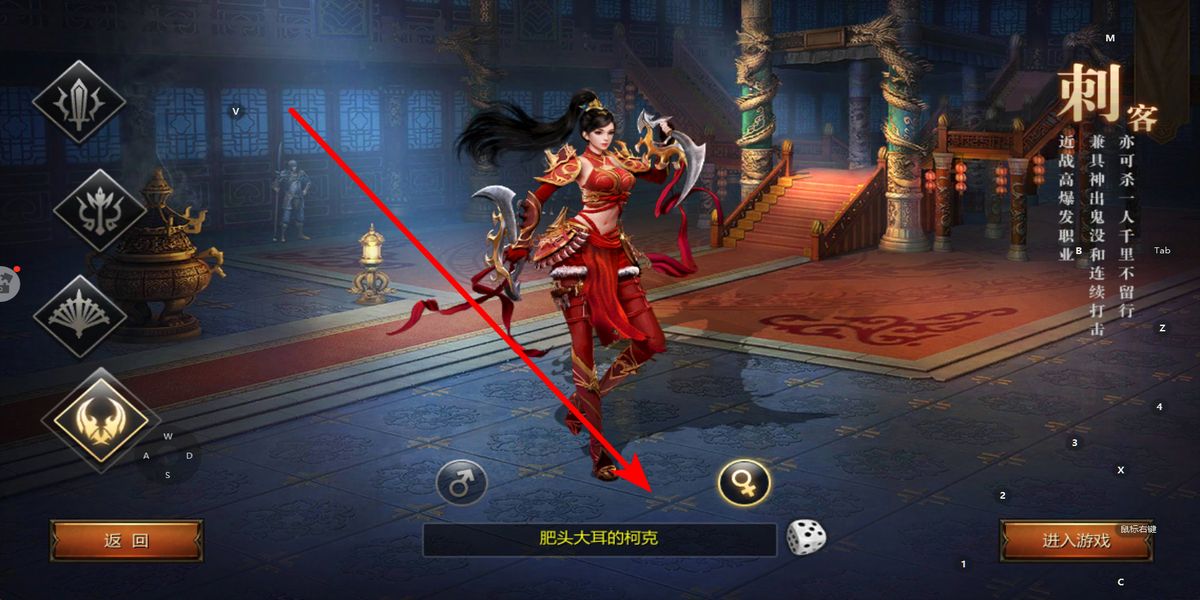Roll the dice for a random name
Screen dimensions: 1200x600
(x=805, y=538)
